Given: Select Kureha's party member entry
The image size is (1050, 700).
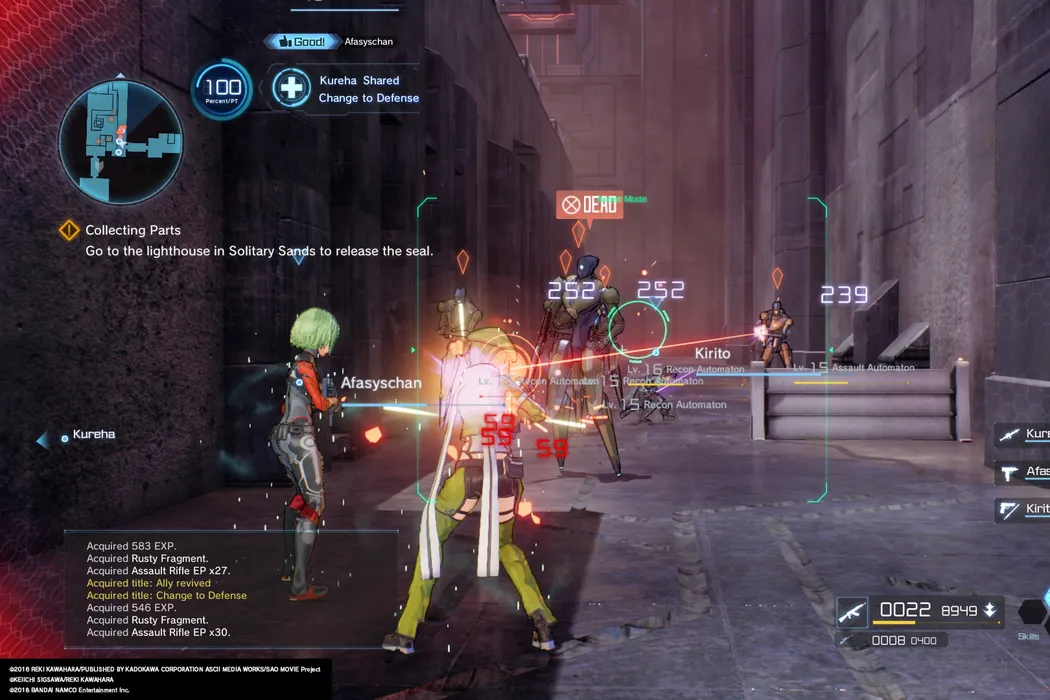Looking at the screenshot, I should [x=1022, y=435].
